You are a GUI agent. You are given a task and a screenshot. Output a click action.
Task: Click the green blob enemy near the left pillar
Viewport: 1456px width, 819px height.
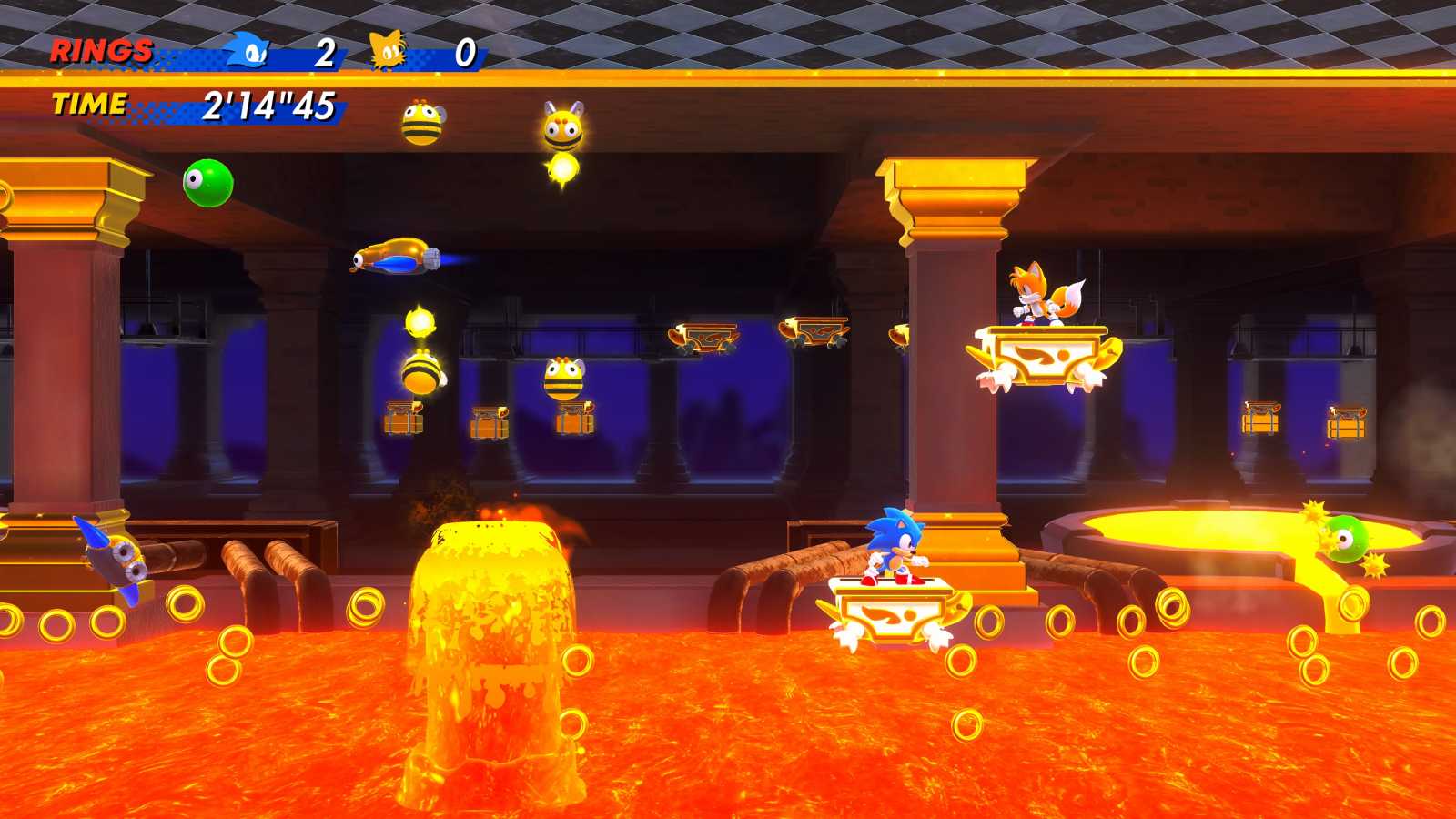(x=209, y=185)
